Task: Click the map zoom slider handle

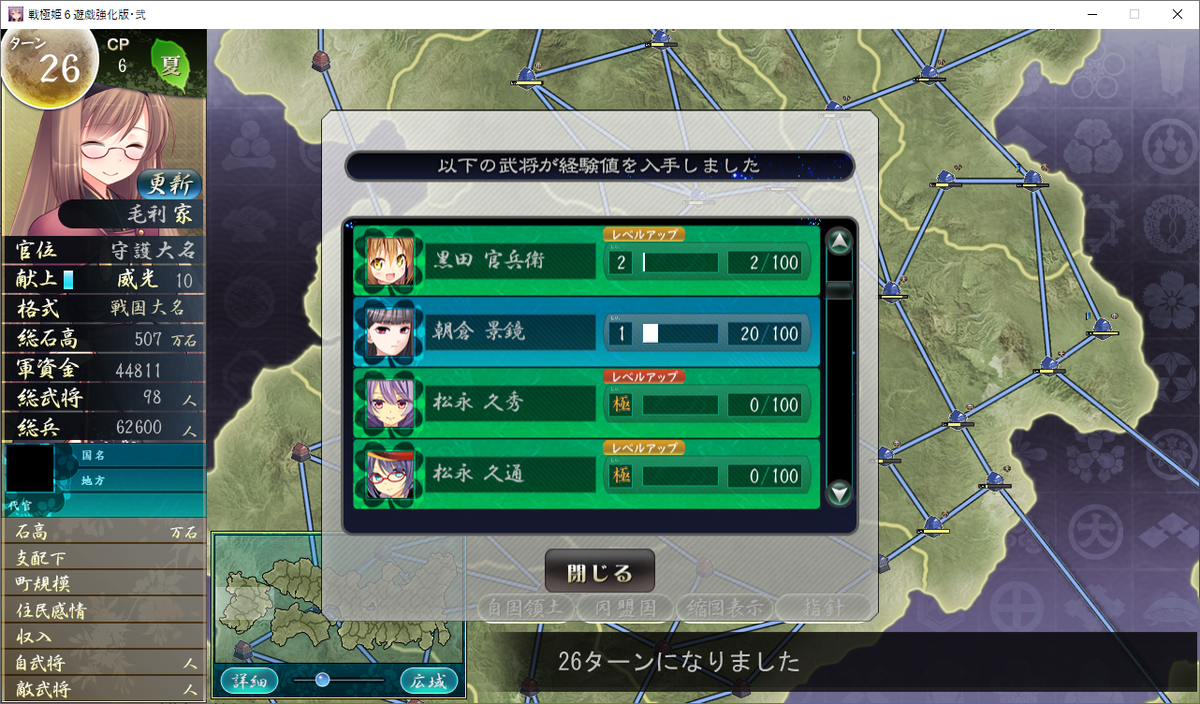Action: pos(322,680)
